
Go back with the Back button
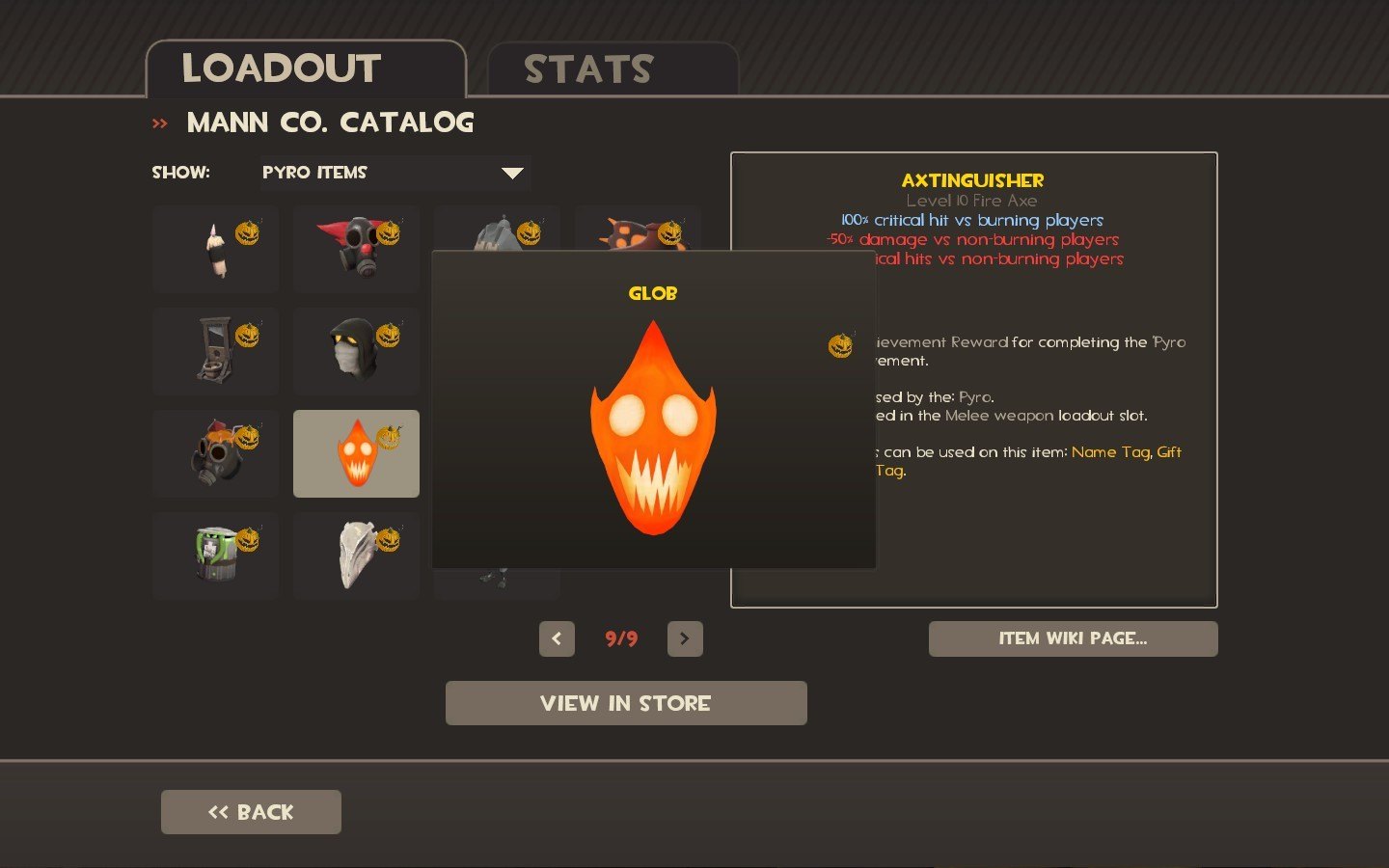tap(251, 812)
